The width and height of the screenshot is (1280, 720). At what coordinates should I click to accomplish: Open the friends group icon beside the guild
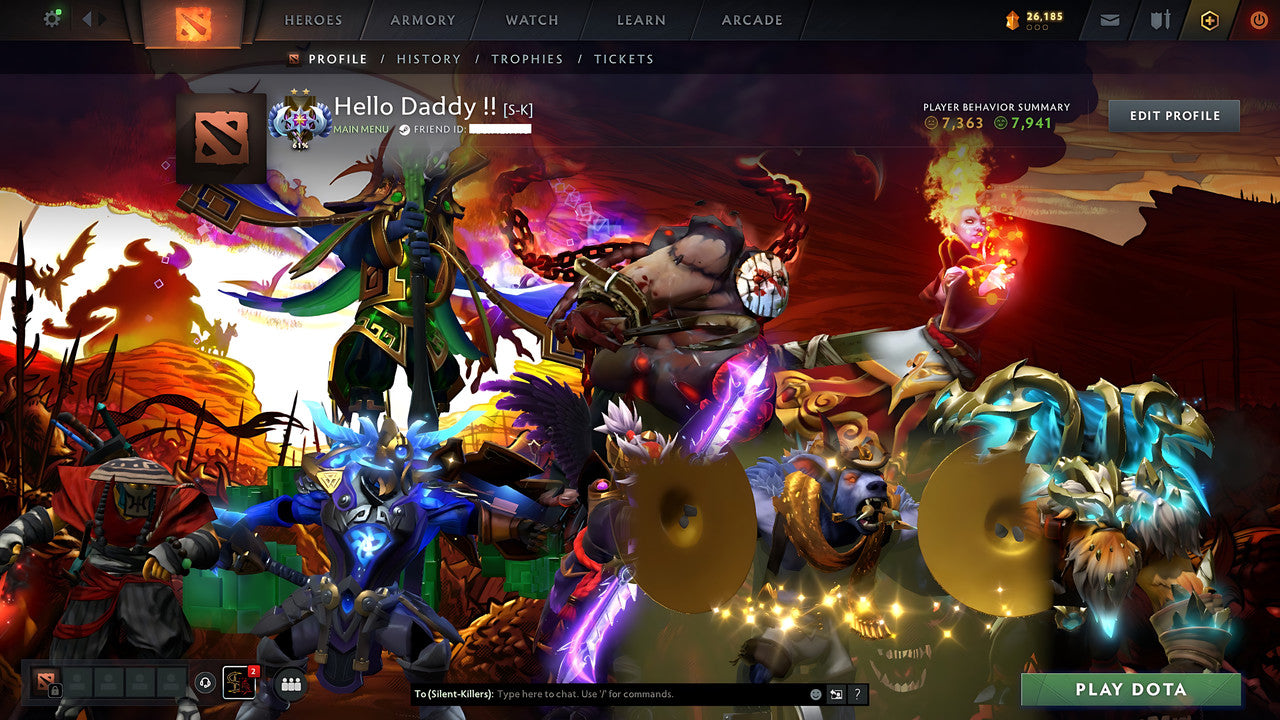pyautogui.click(x=289, y=684)
